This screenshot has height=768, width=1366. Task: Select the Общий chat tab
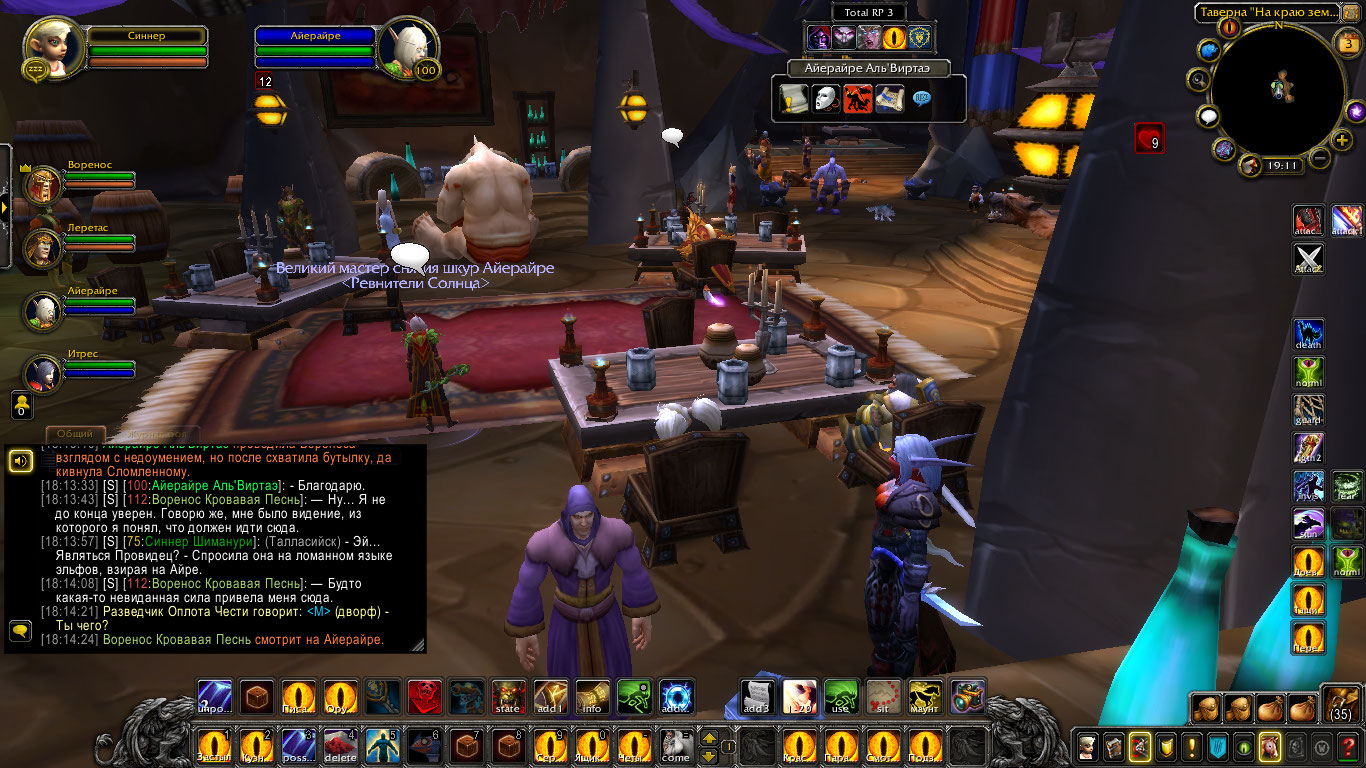(75, 434)
